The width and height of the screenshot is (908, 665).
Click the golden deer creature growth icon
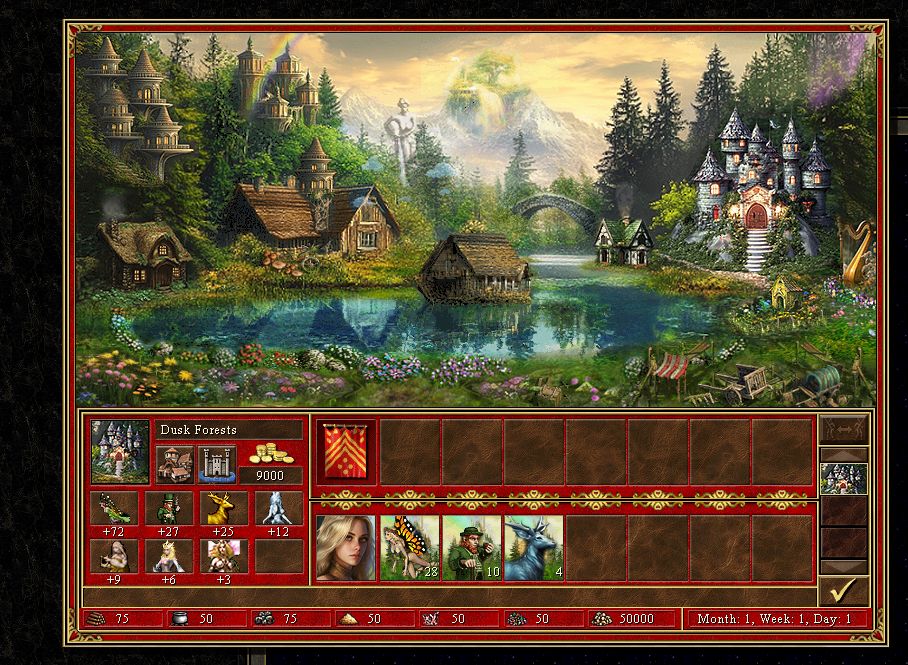point(224,508)
